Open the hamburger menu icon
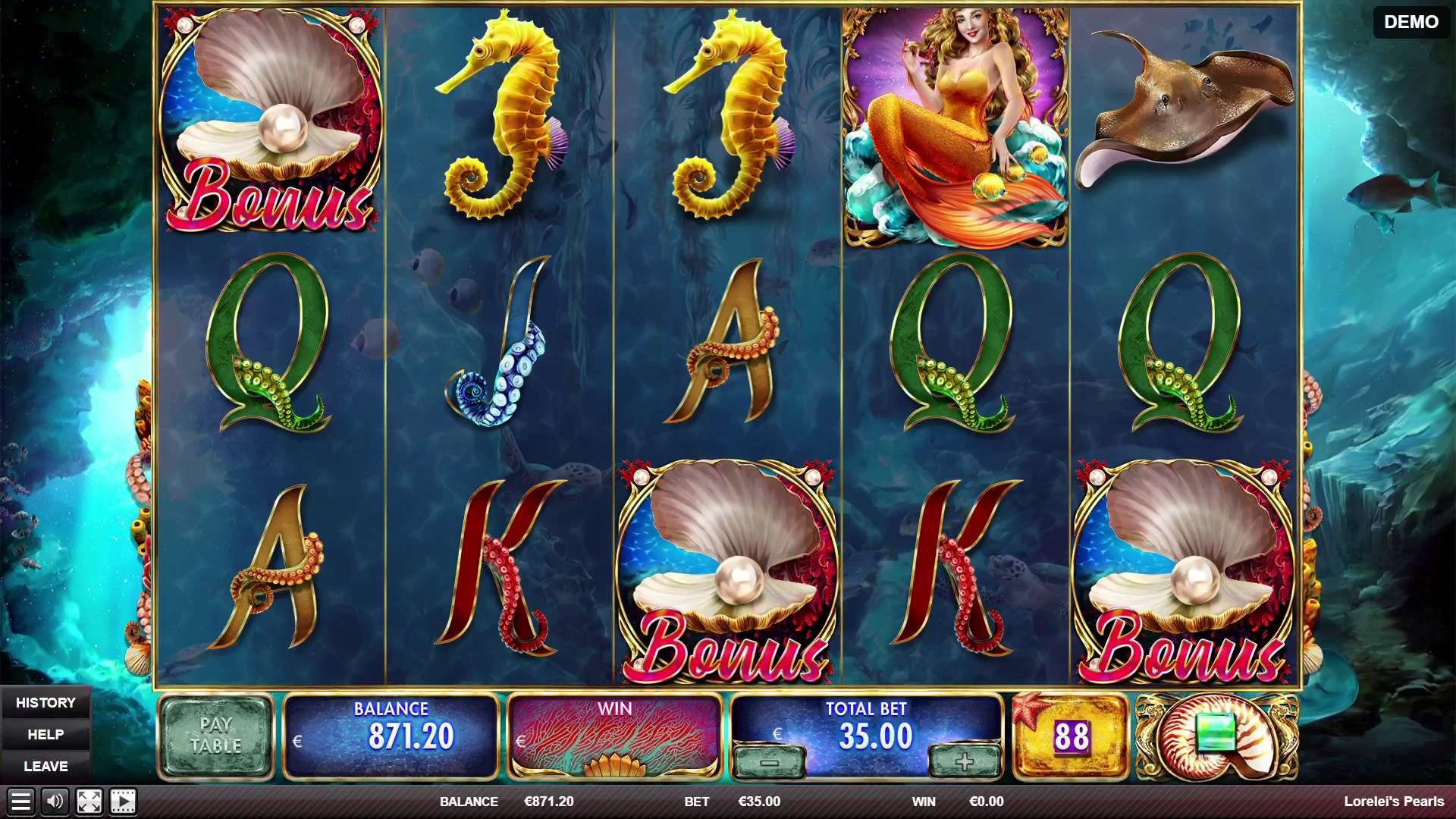This screenshot has width=1456, height=819. pos(20,802)
